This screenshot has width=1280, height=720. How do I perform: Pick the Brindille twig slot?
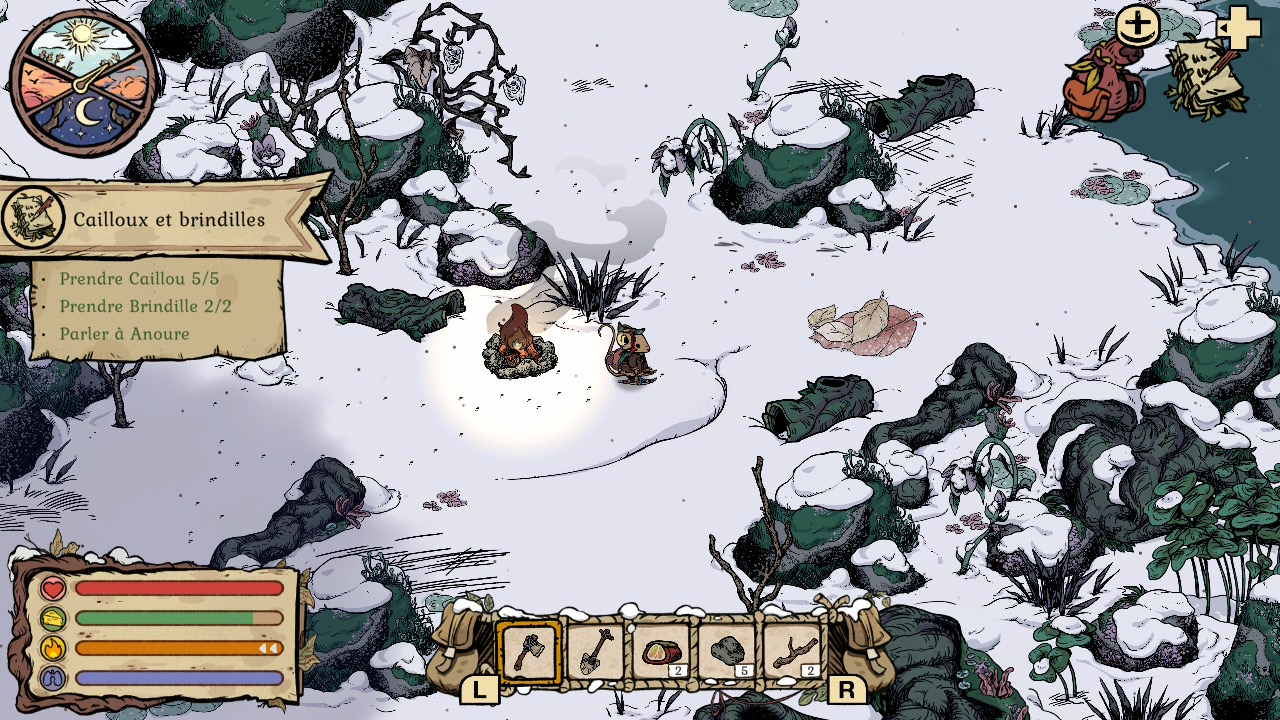tap(793, 653)
